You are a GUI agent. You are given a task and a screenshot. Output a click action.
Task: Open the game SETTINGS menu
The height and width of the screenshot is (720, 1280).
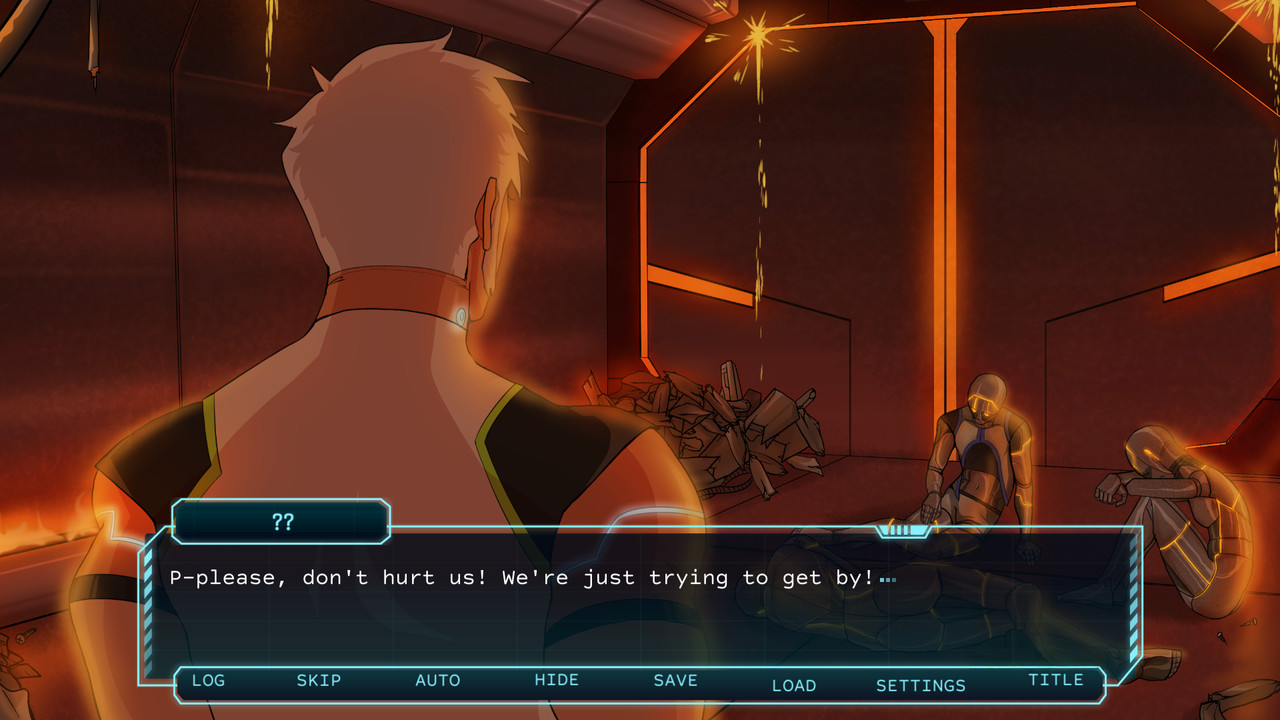(x=921, y=686)
